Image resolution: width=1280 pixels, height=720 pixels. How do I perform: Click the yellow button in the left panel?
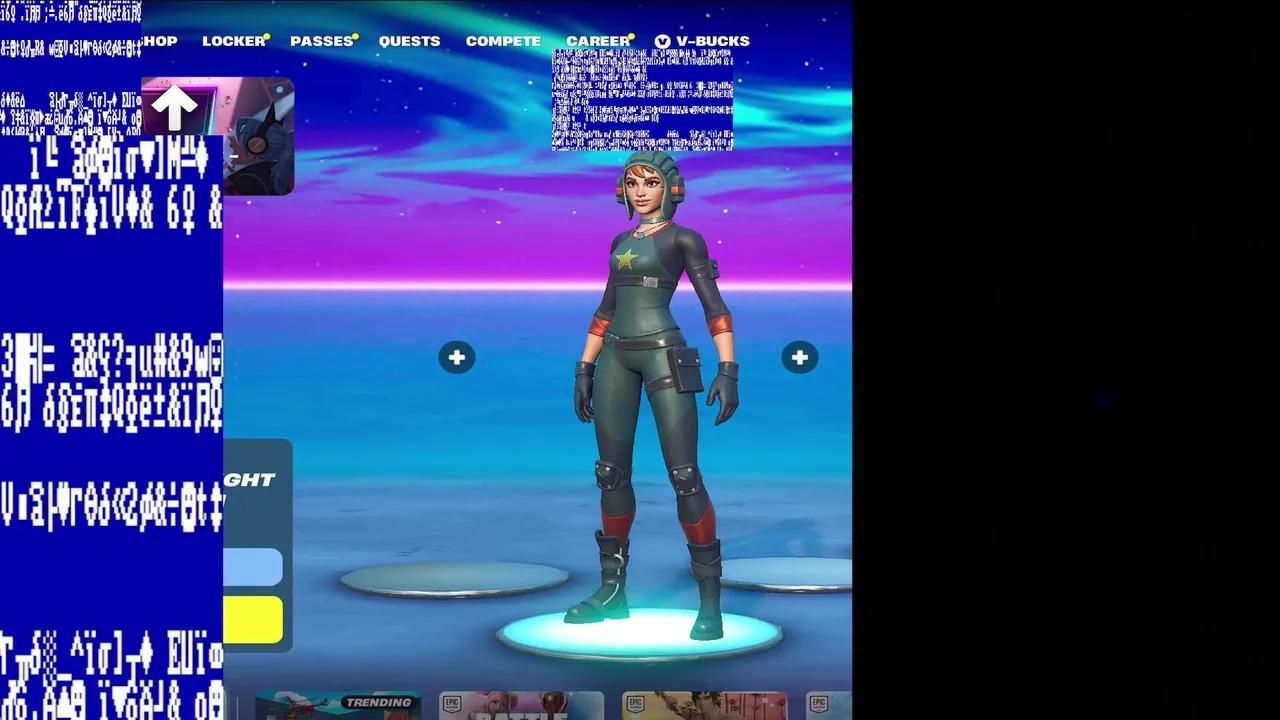click(252, 618)
